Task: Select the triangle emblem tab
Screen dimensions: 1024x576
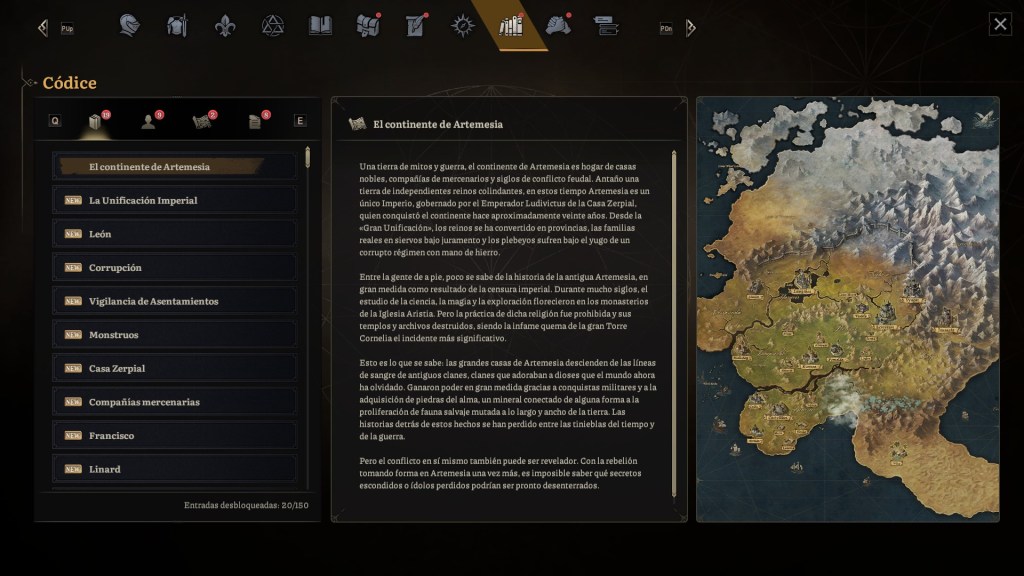Action: coord(273,25)
